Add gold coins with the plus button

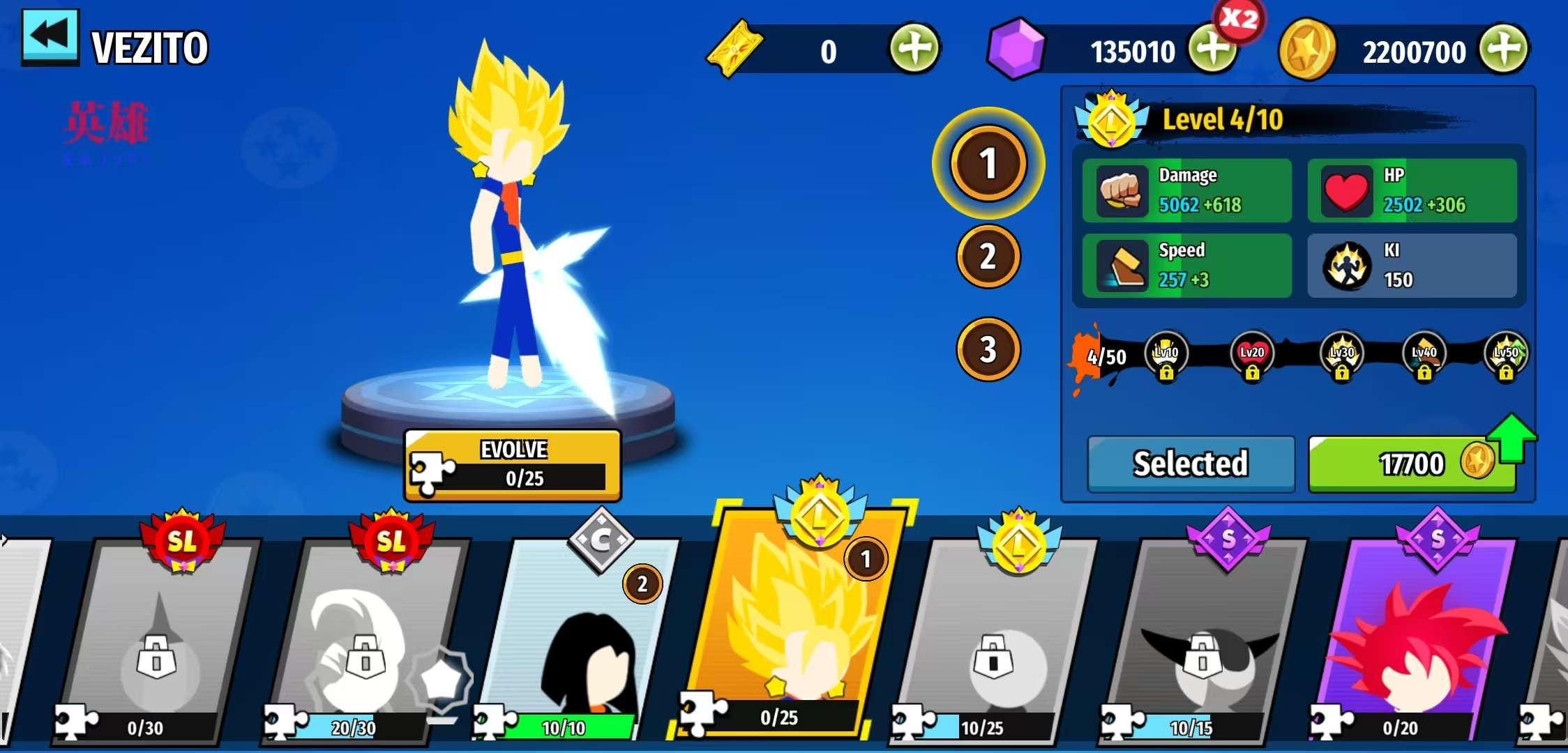(1505, 49)
